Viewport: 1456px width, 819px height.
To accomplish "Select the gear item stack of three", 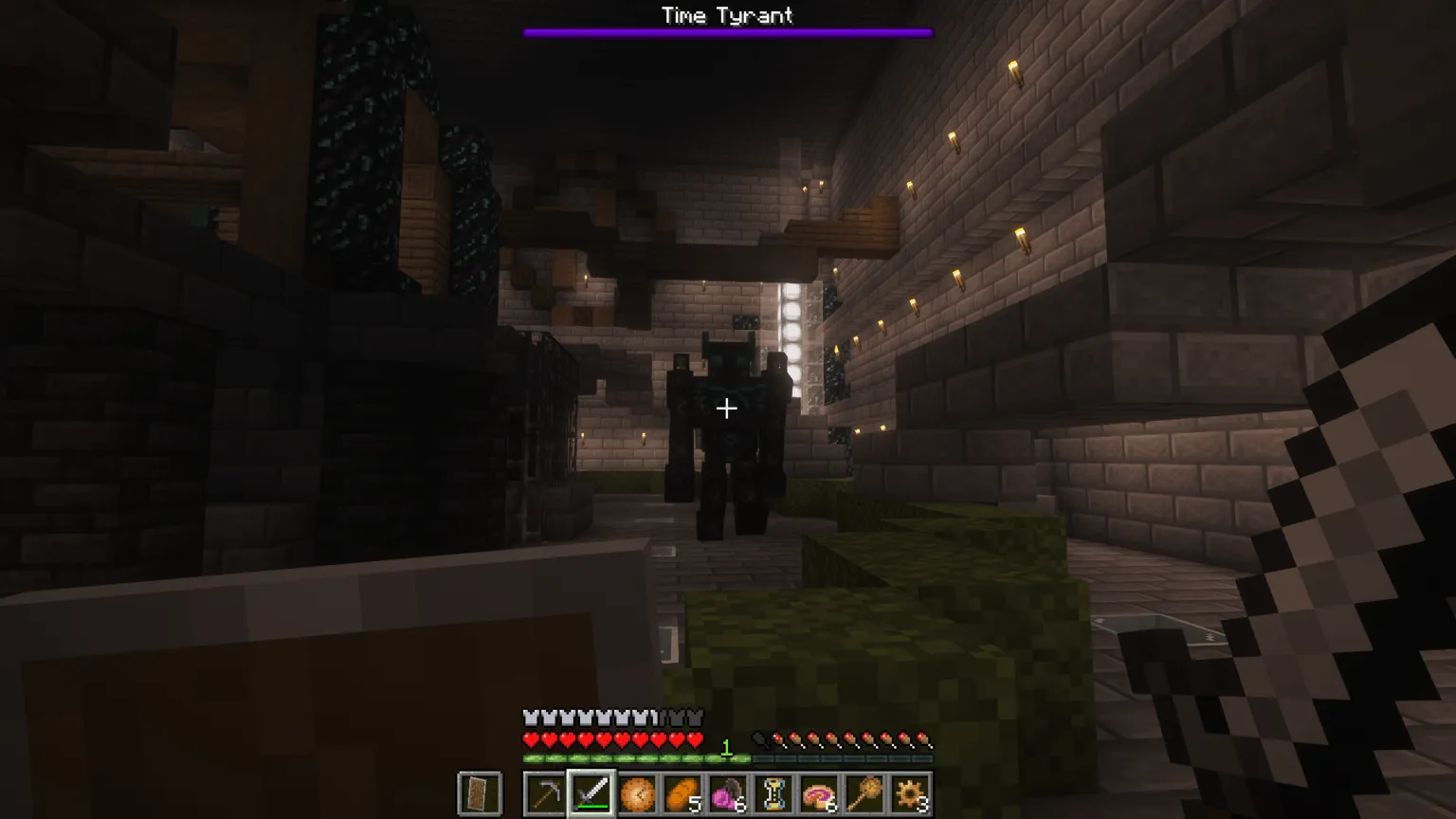I will point(908,793).
